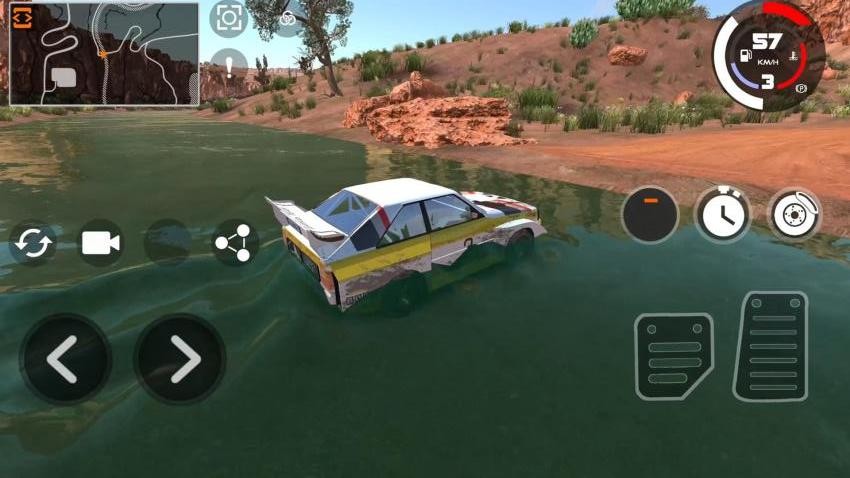Switch view with the video camera icon
Viewport: 850px width, 478px height.
100,243
